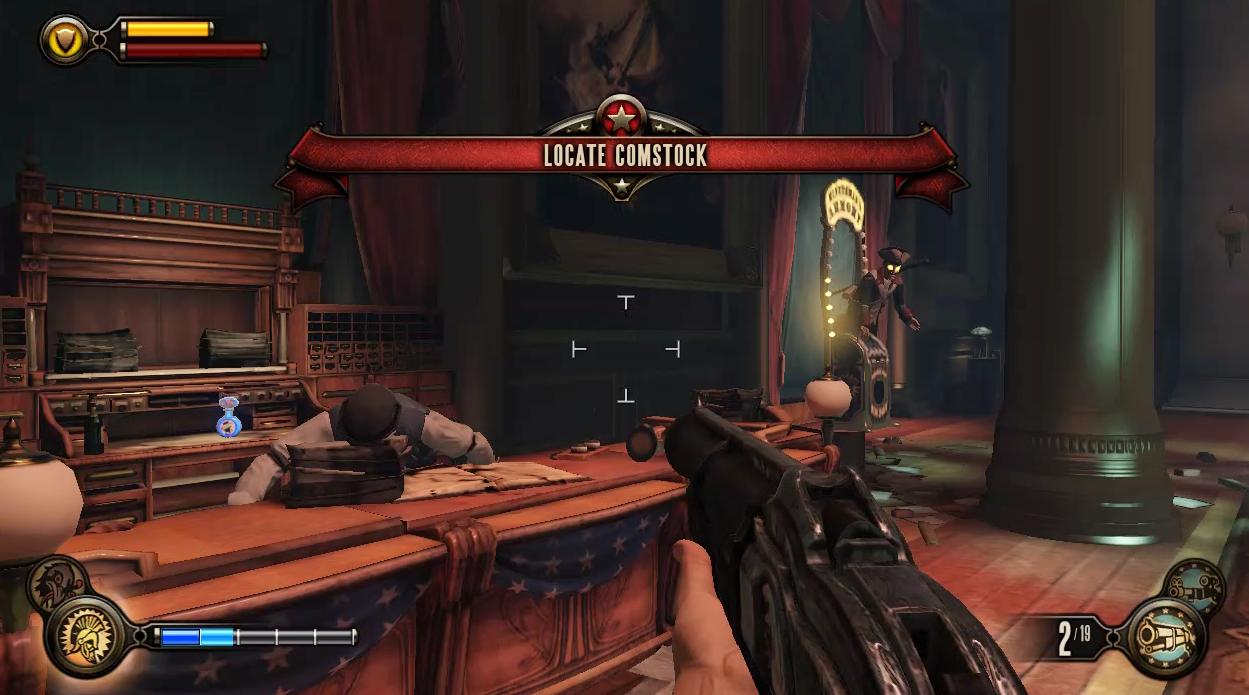The width and height of the screenshot is (1249, 695).
Task: Click the Locate Comstock objective banner
Action: click(x=624, y=155)
